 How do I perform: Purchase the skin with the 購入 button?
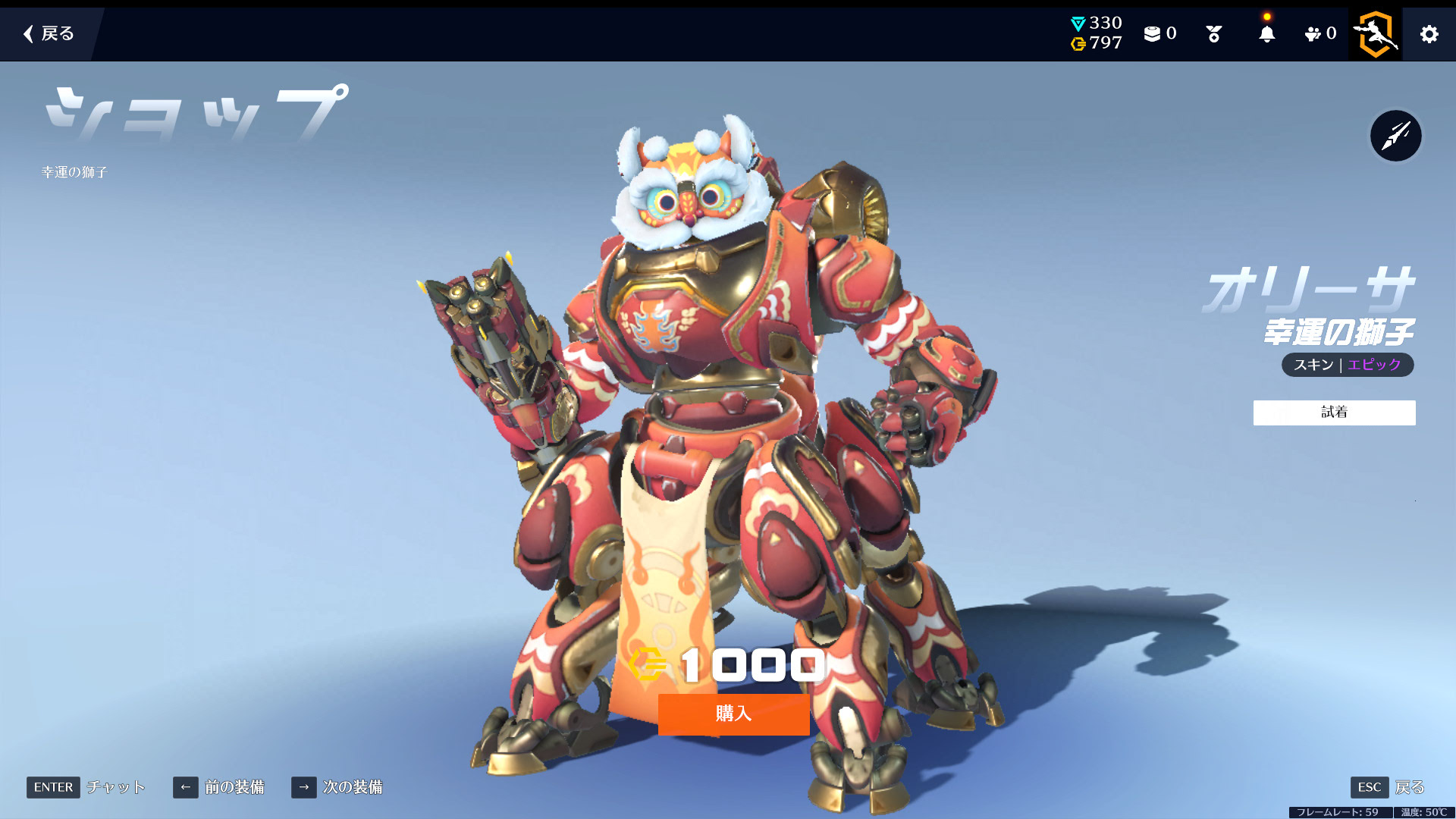click(733, 714)
